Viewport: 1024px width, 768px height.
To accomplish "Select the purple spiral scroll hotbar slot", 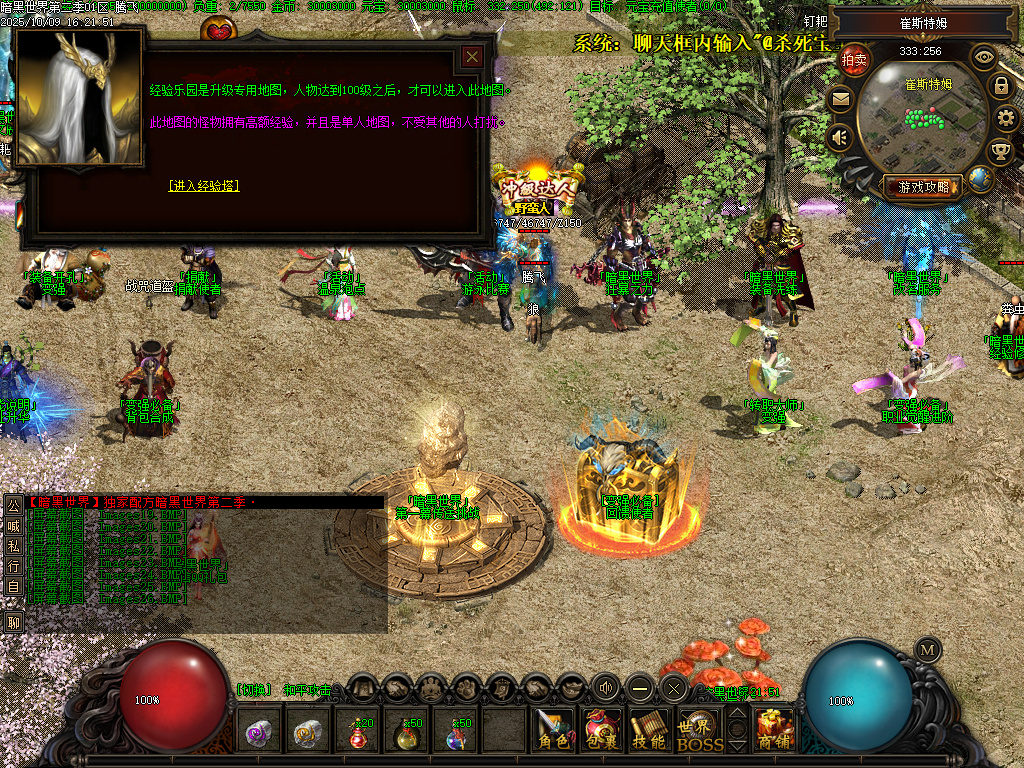I will click(x=261, y=733).
